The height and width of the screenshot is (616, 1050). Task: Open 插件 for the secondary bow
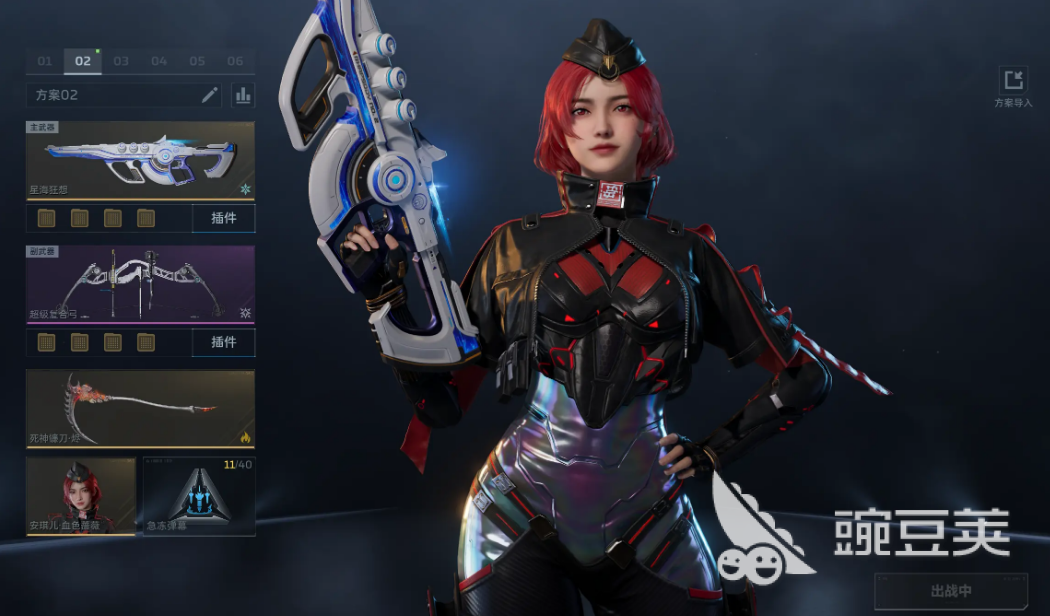(223, 342)
